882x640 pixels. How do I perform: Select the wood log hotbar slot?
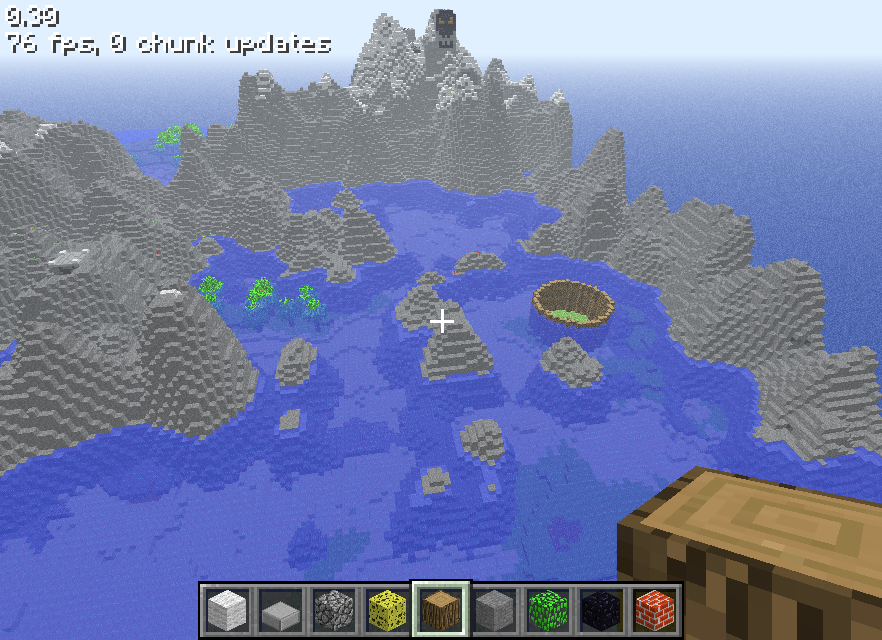tap(441, 609)
